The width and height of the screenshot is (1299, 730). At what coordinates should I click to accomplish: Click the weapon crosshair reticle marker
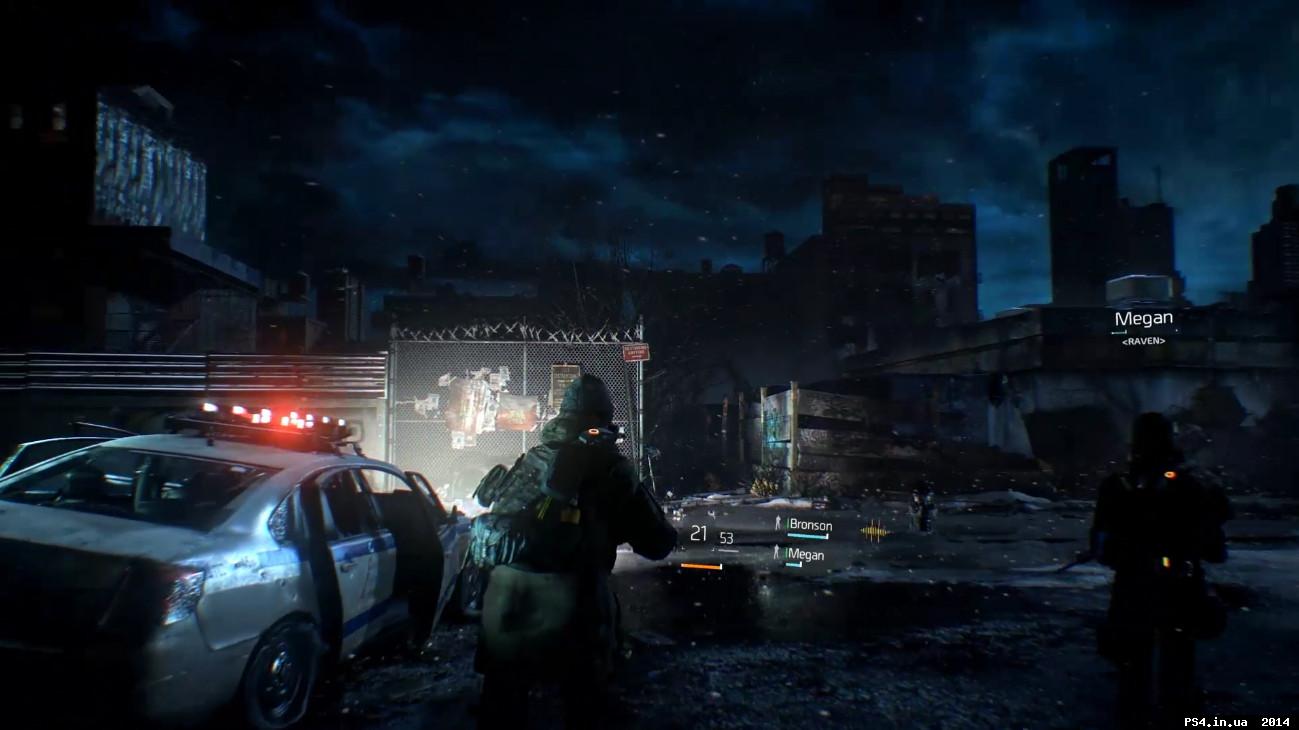(x=712, y=514)
